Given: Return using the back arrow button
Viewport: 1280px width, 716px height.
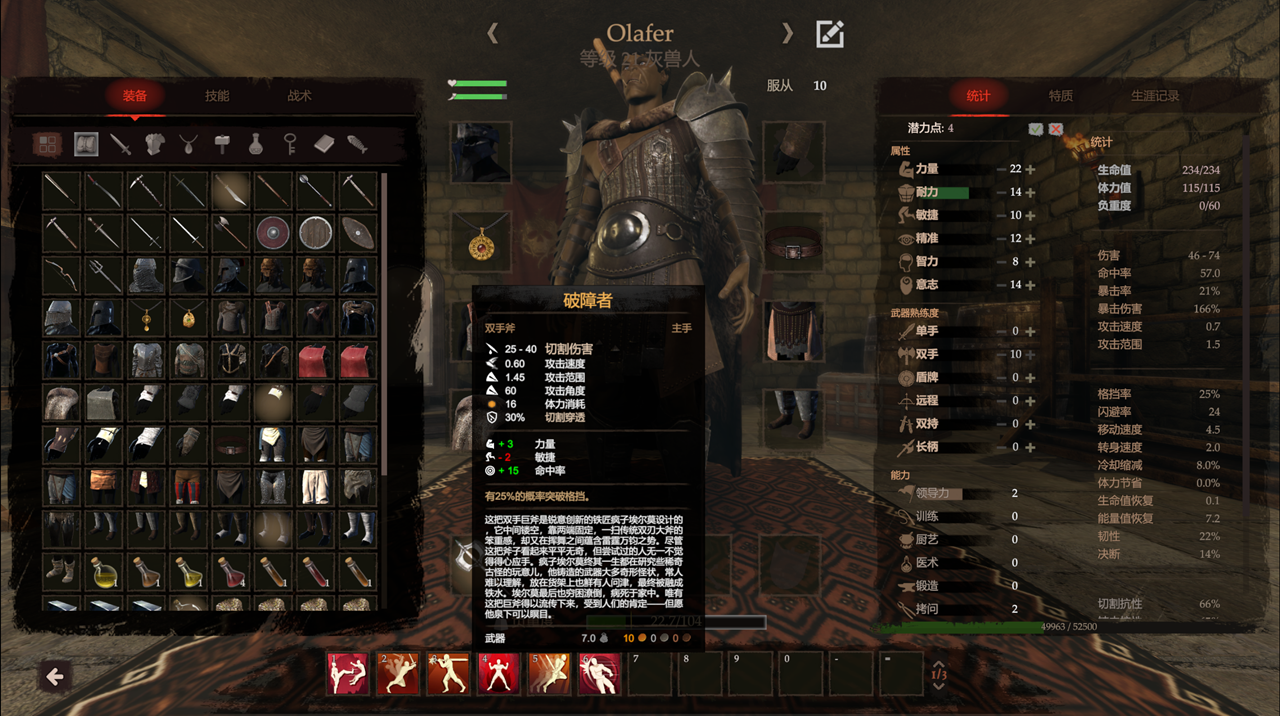Looking at the screenshot, I should (x=55, y=677).
